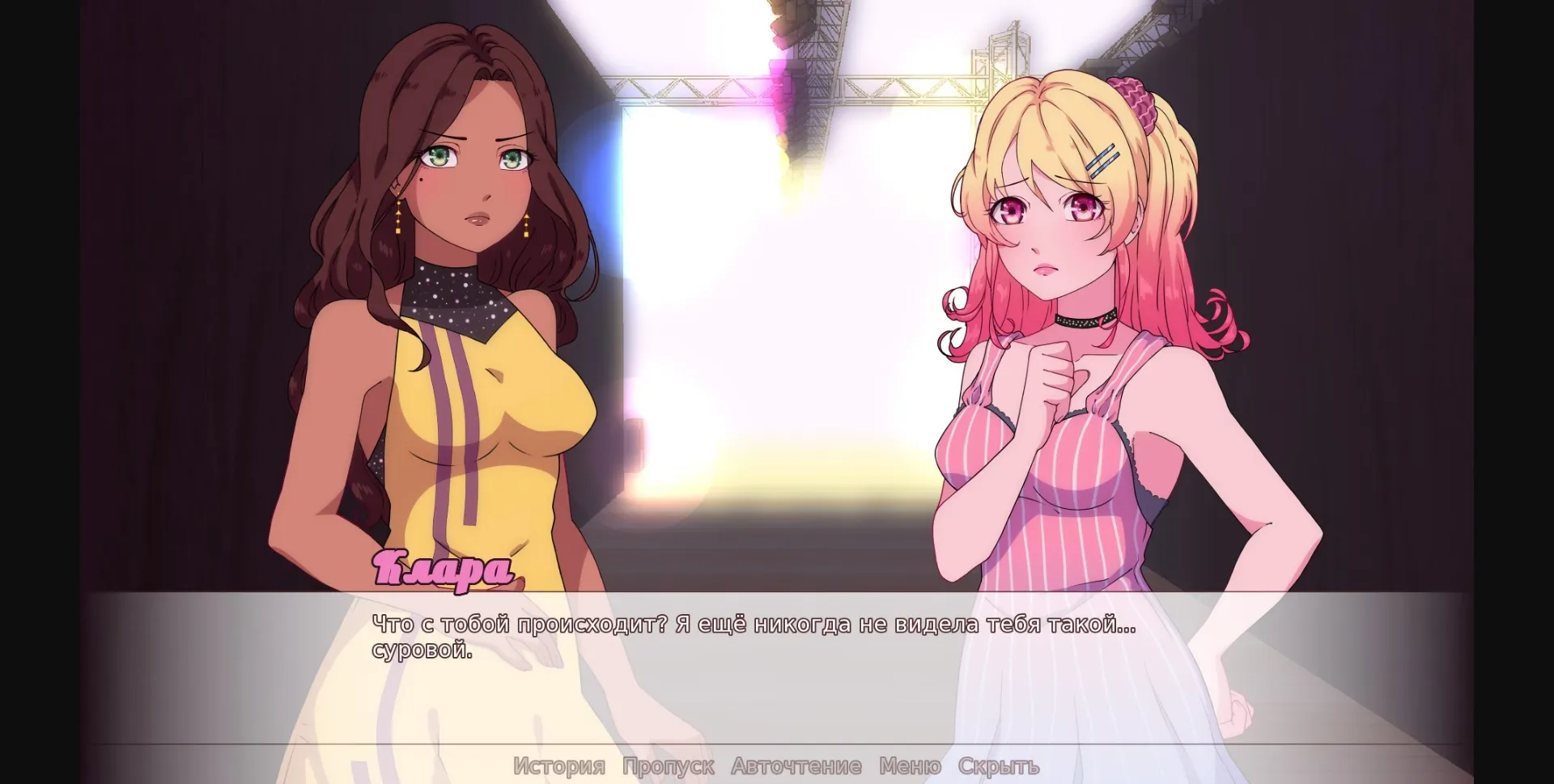Screen dimensions: 1554x784
Task: Click the quick menu bar at the bottom
Action: [x=777, y=765]
